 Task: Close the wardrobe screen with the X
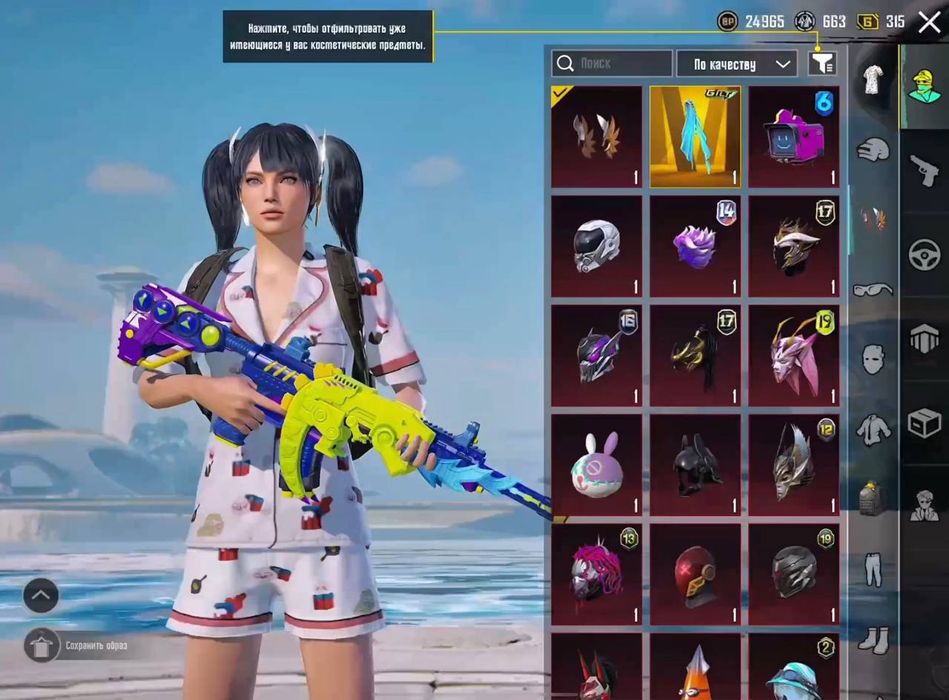(x=929, y=22)
